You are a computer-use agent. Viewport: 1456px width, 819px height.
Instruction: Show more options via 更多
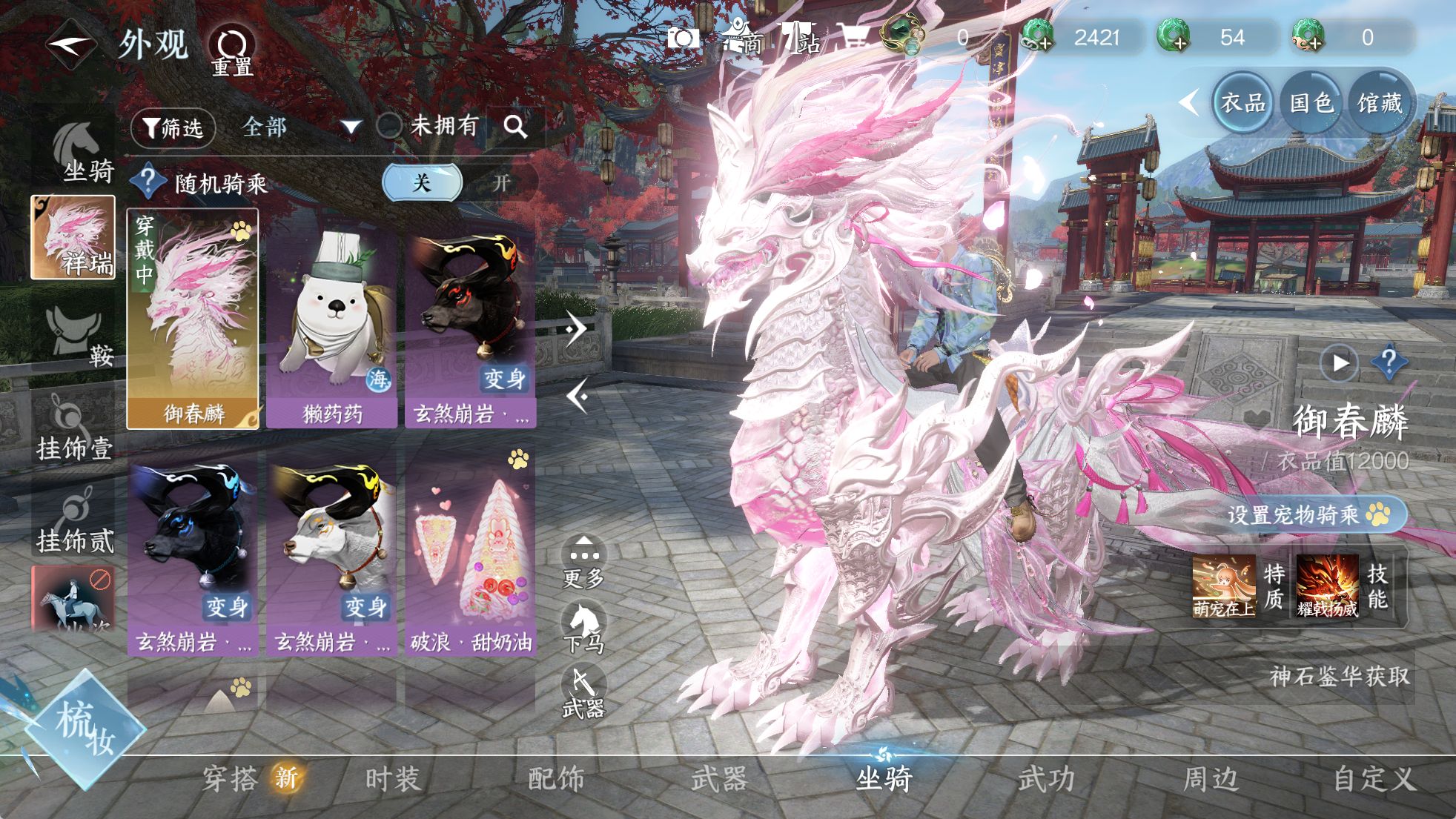pyautogui.click(x=583, y=562)
